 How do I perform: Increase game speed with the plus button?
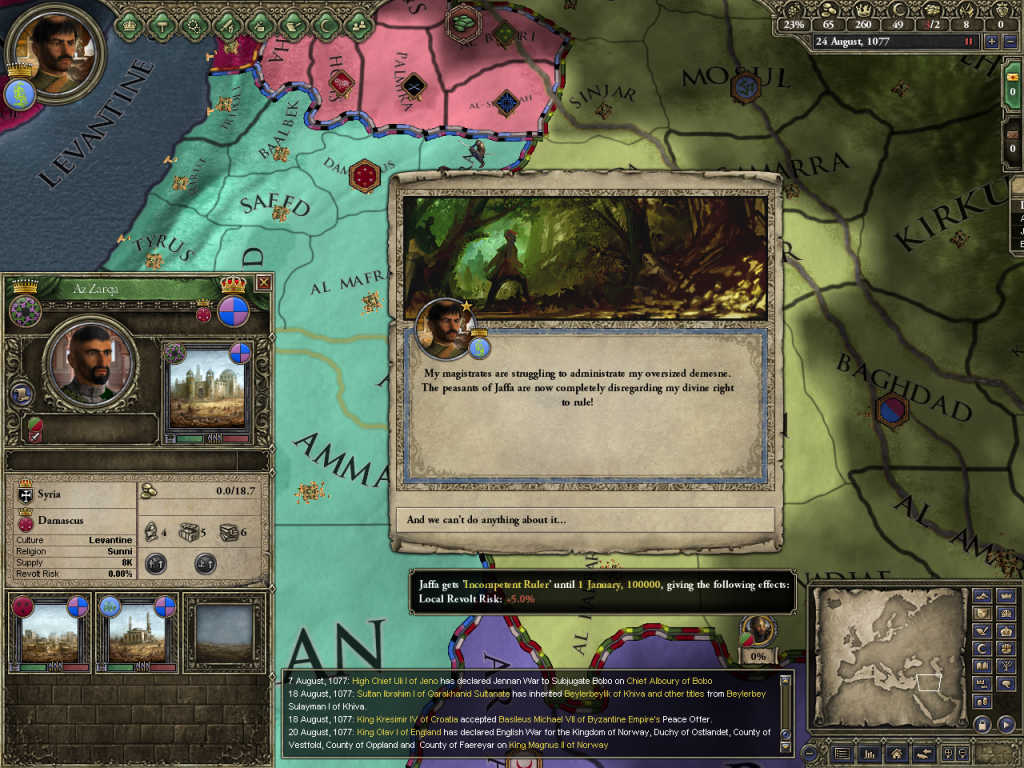991,42
